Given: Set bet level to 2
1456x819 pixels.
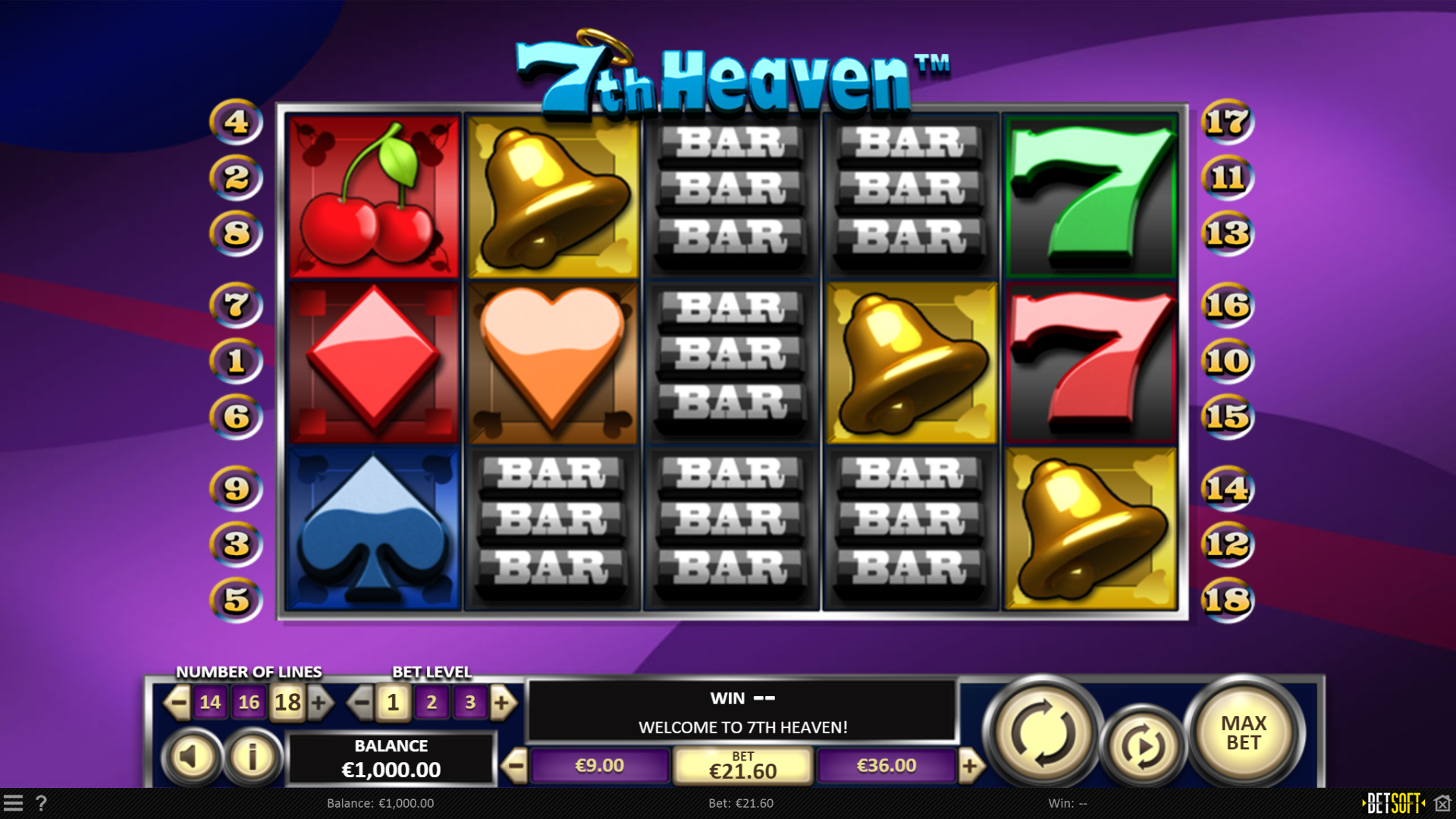Looking at the screenshot, I should click(431, 702).
